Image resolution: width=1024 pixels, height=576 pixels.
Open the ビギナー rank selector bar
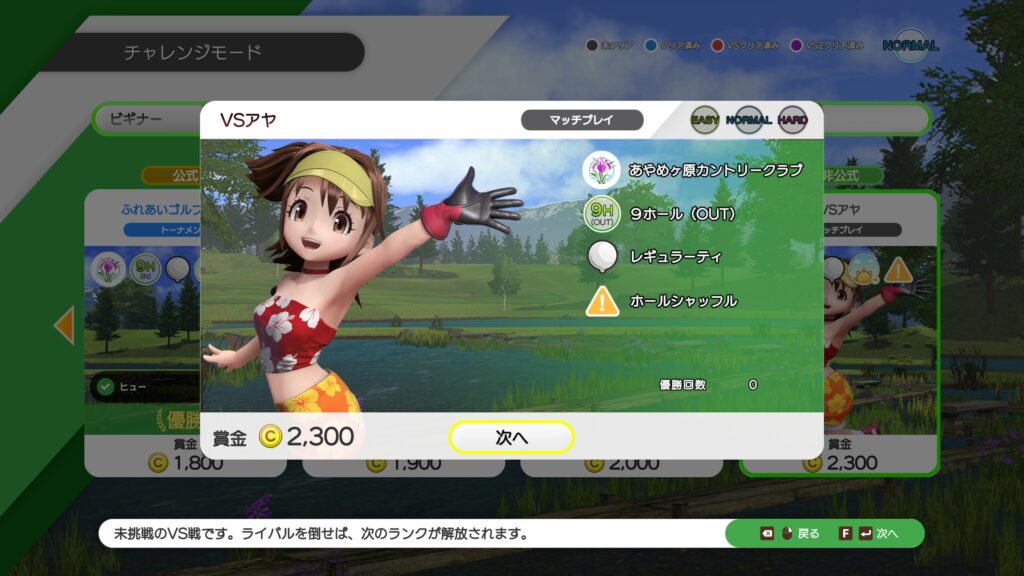point(145,119)
